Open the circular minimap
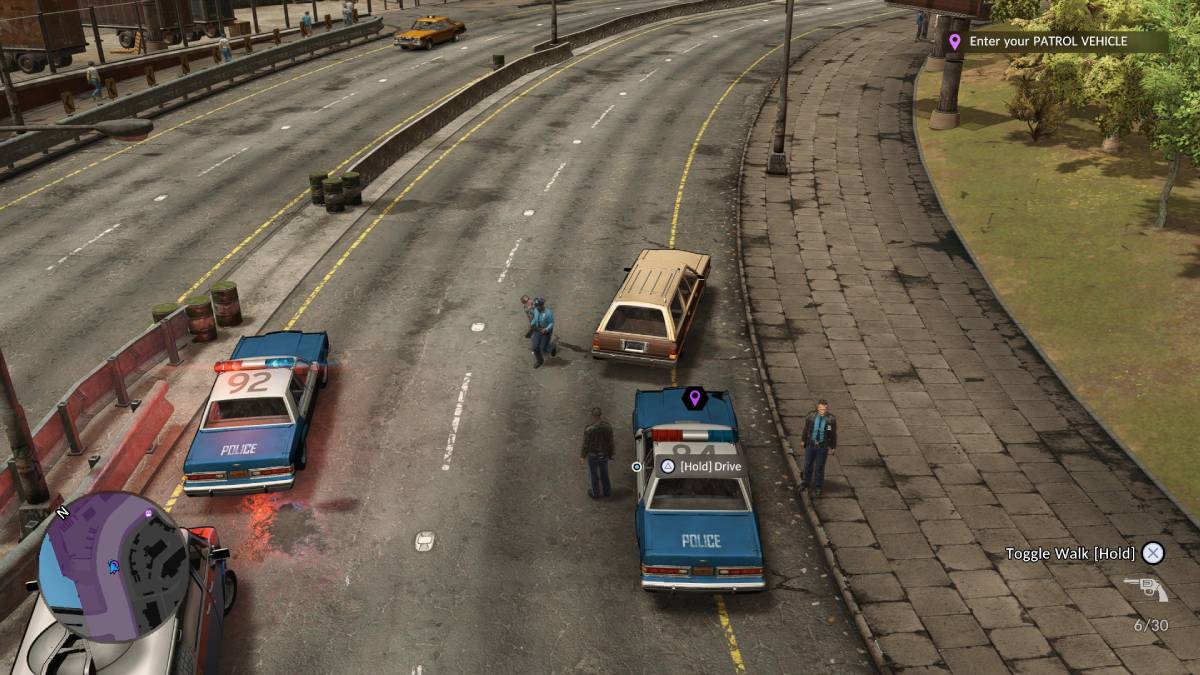 pyautogui.click(x=113, y=566)
